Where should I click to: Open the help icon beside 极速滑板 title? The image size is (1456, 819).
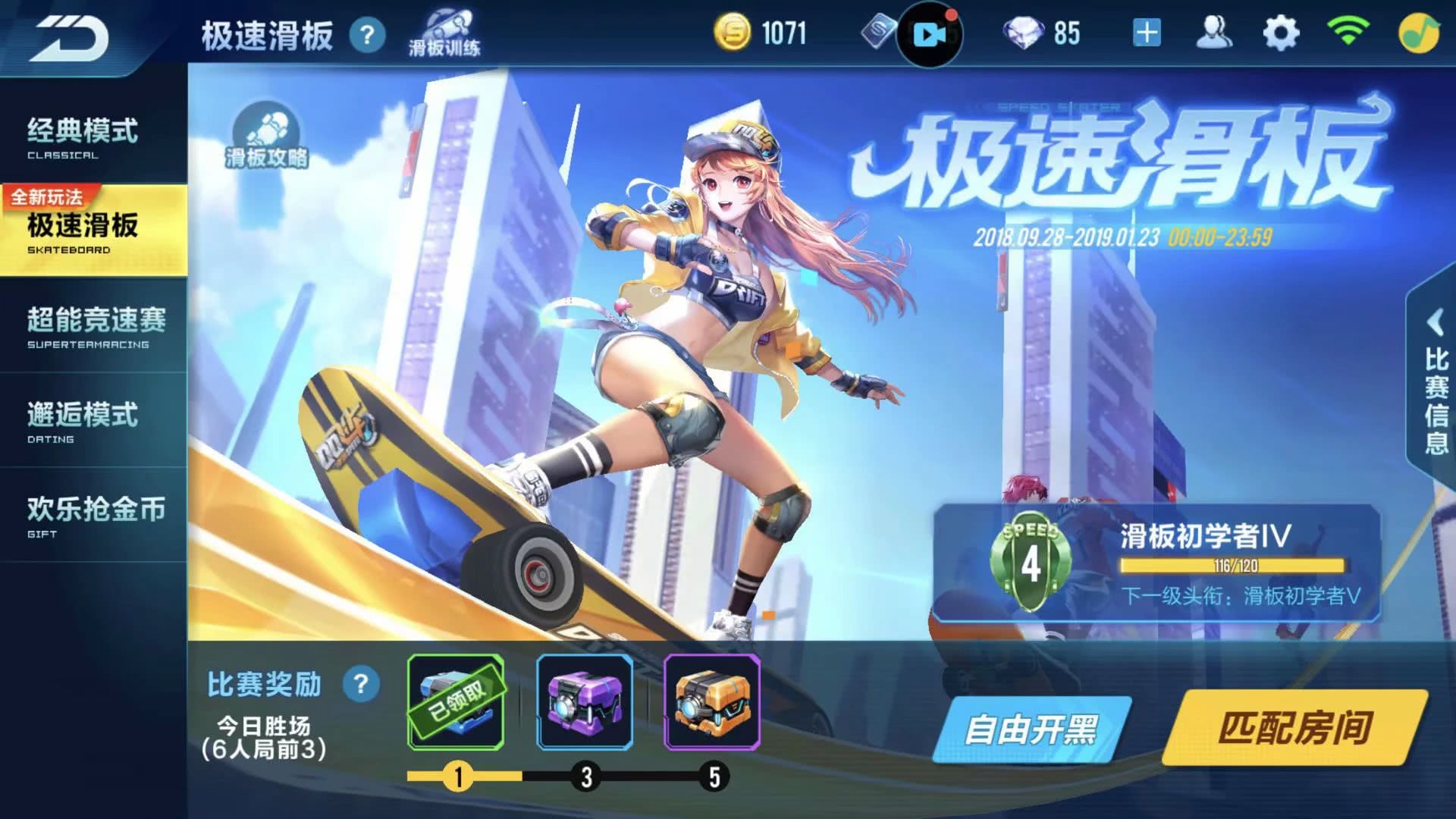tap(369, 36)
